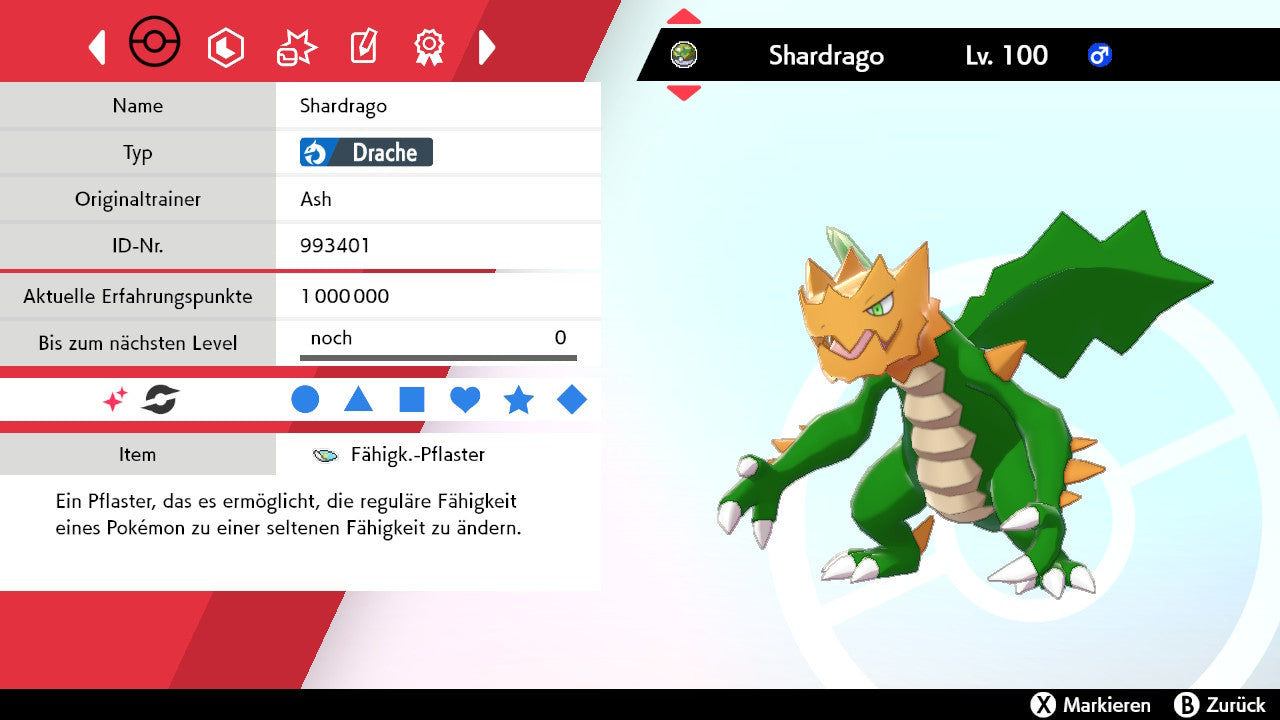Show the ribbons tab
This screenshot has width=1280, height=720.
point(429,47)
